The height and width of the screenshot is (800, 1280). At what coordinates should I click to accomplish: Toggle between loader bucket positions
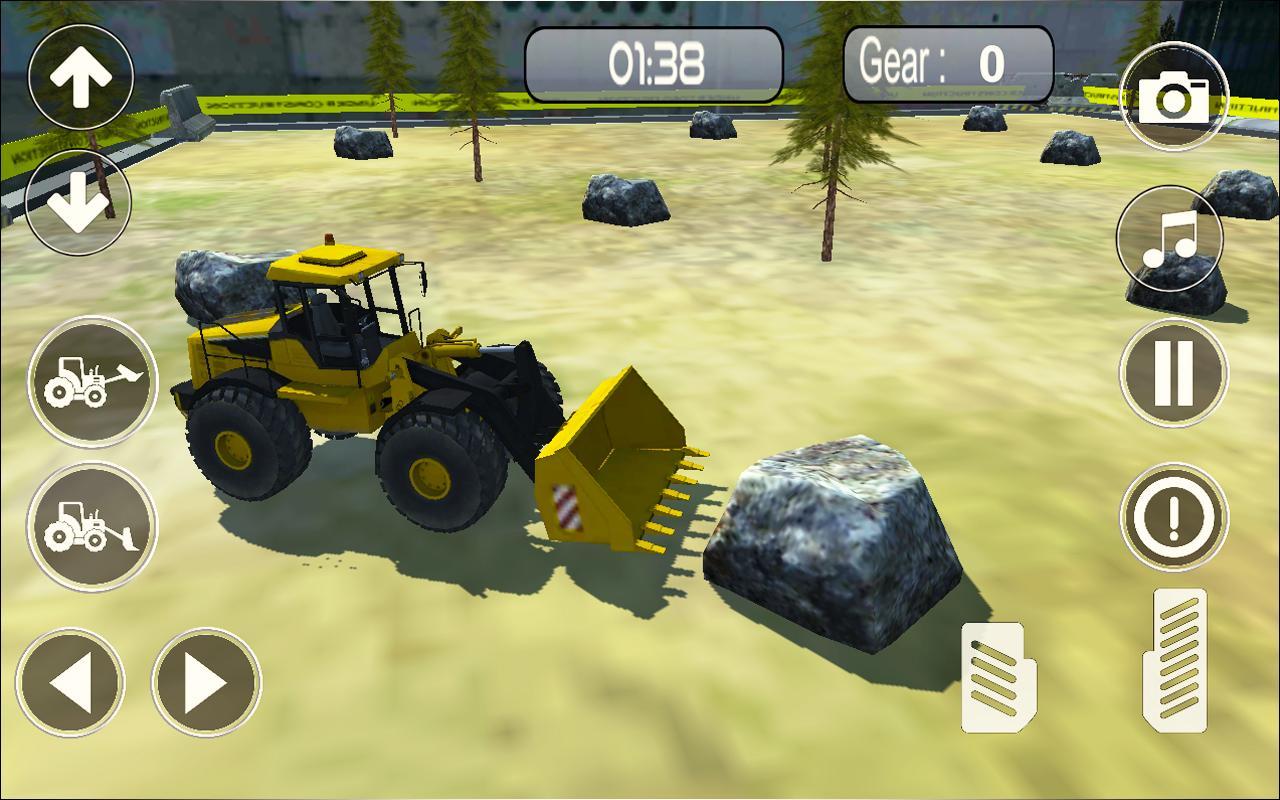pyautogui.click(x=91, y=381)
